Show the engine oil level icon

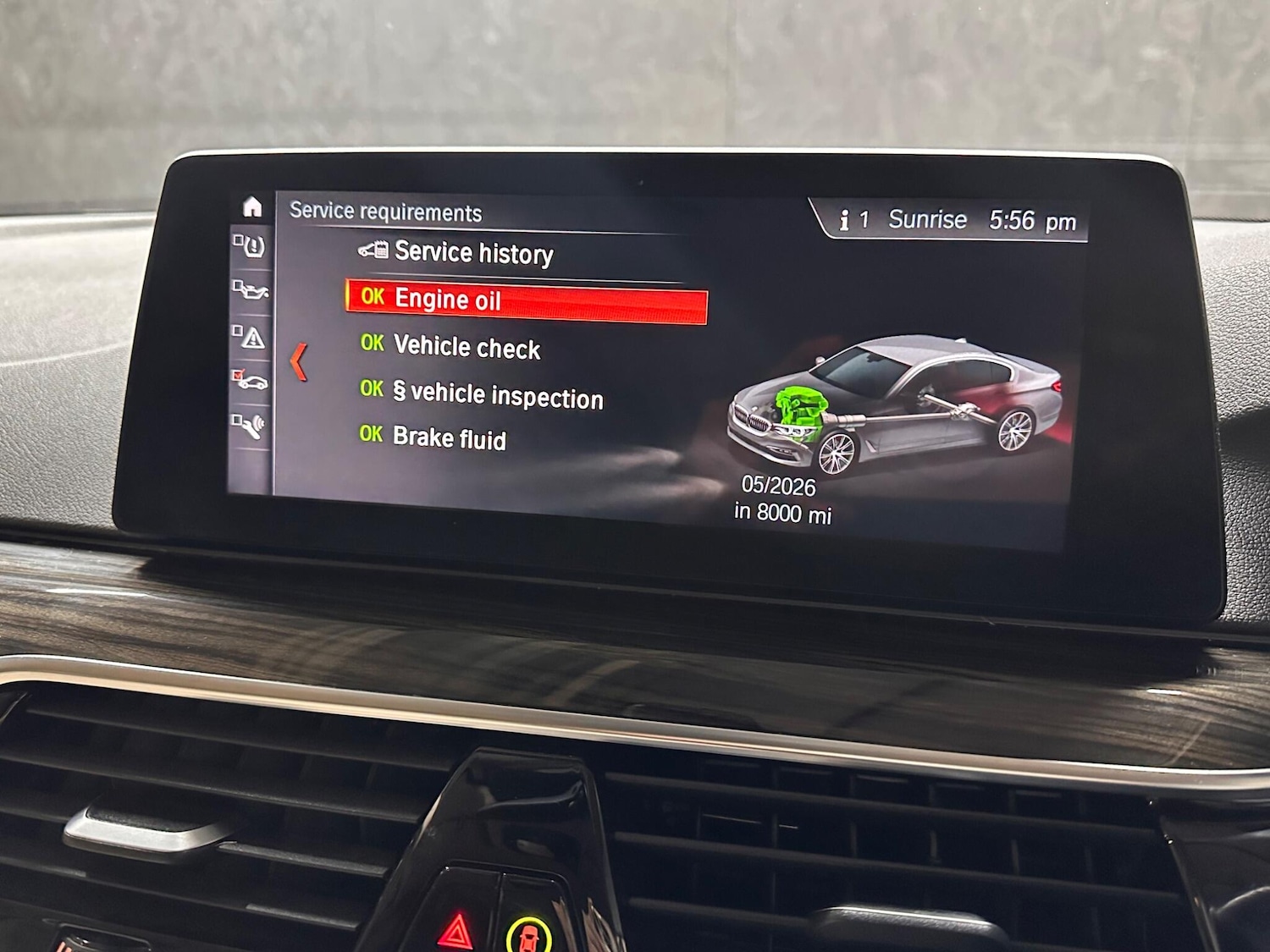251,290
